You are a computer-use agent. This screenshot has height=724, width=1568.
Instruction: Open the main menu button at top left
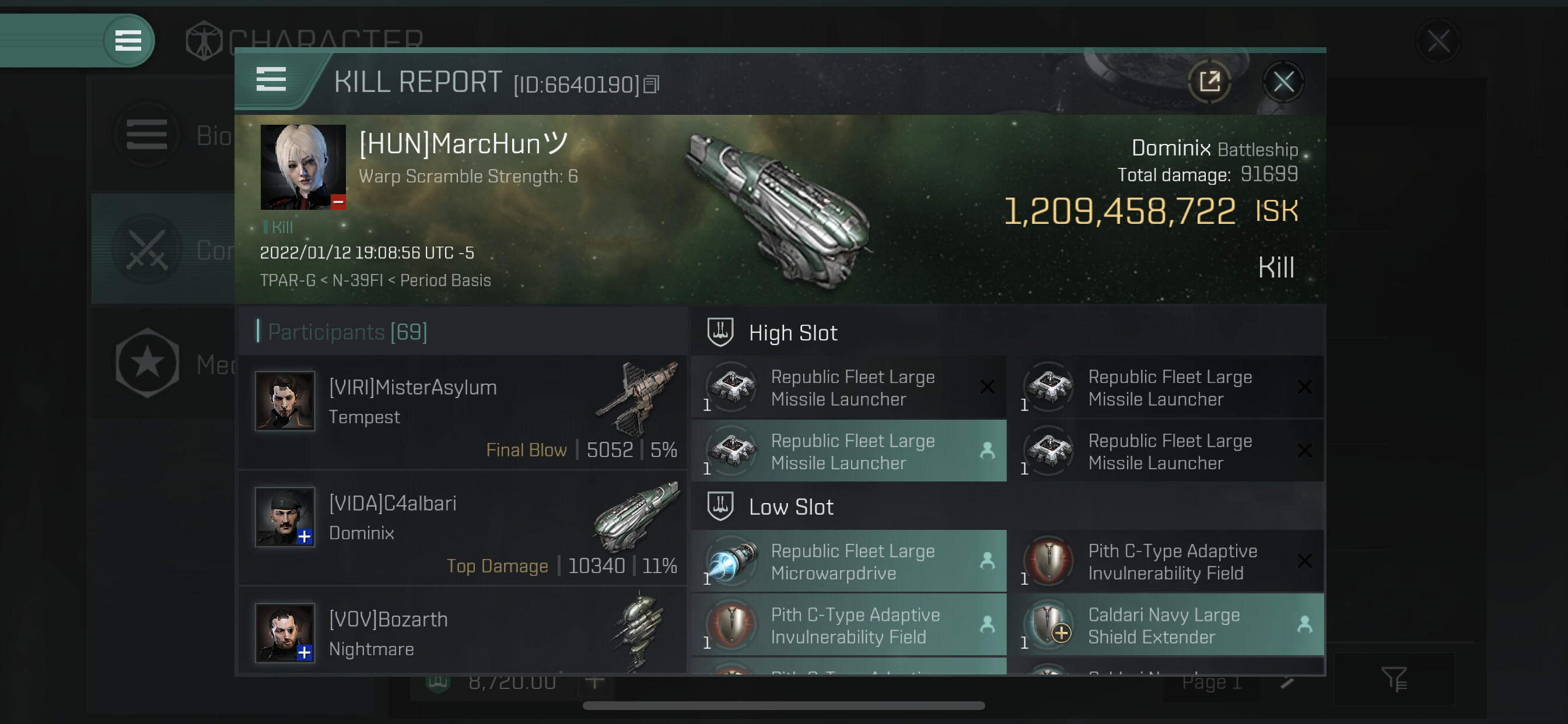coord(128,41)
